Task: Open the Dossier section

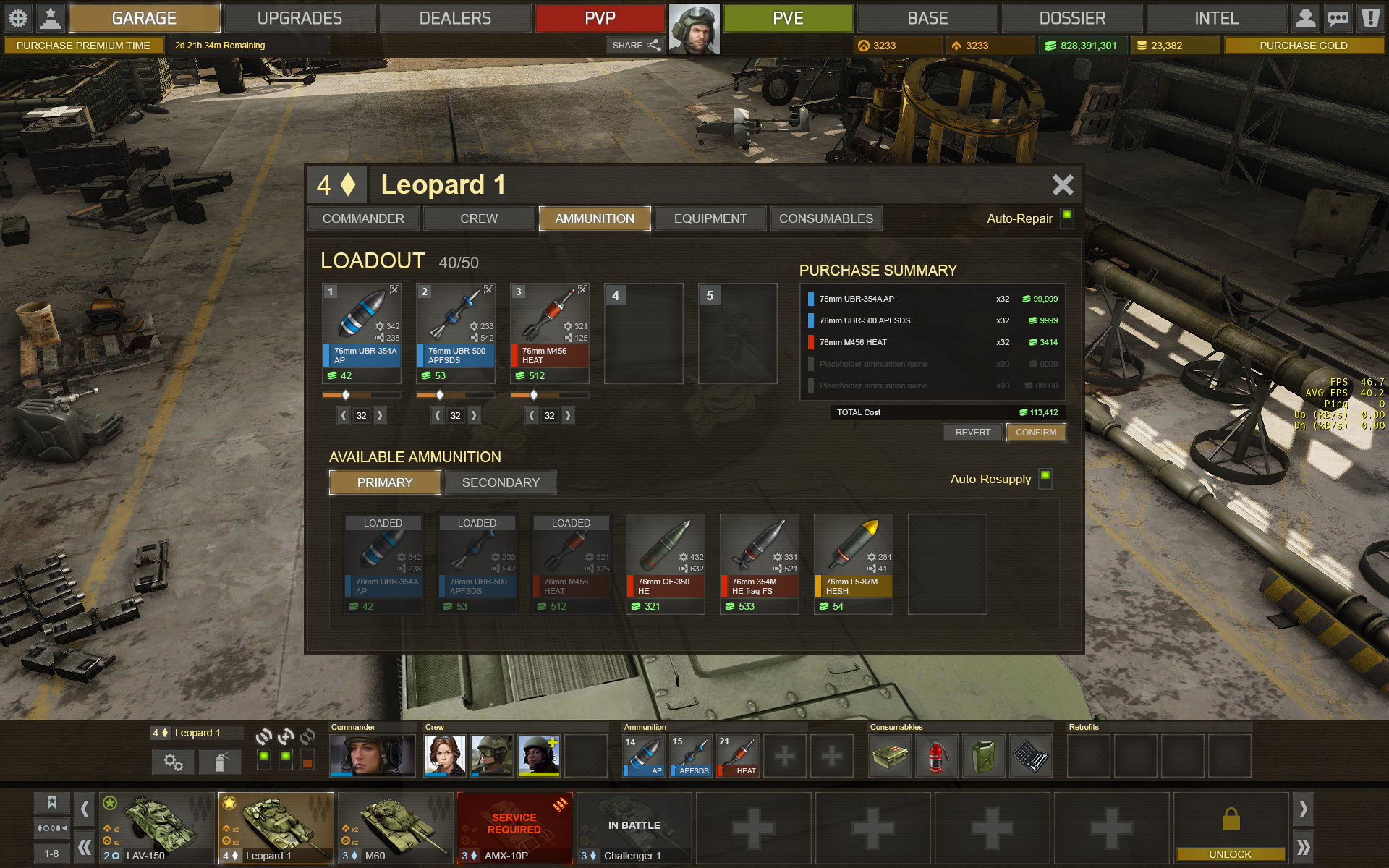Action: tap(1072, 18)
